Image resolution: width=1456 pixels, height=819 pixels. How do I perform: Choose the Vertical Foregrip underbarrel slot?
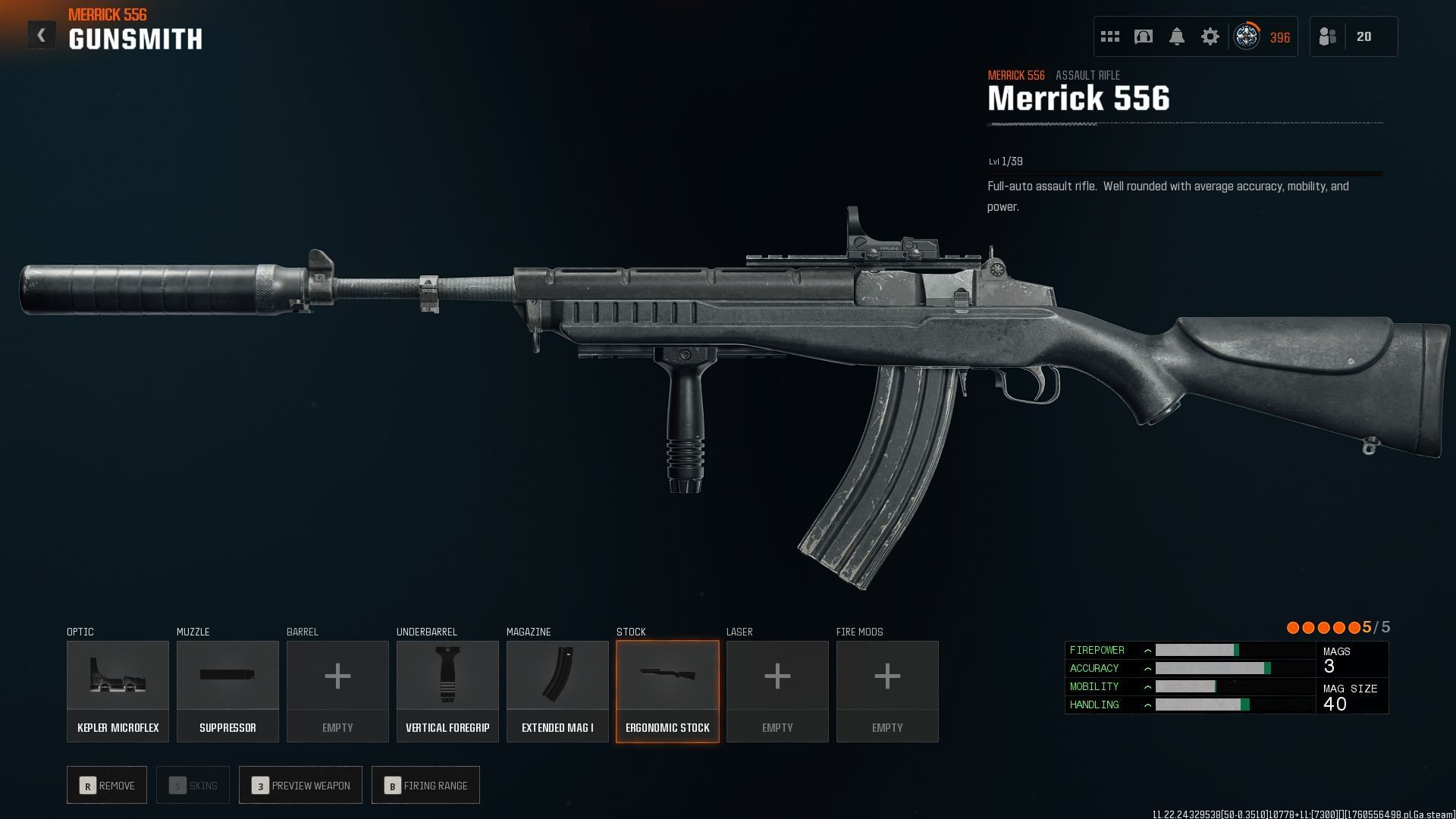tap(447, 691)
